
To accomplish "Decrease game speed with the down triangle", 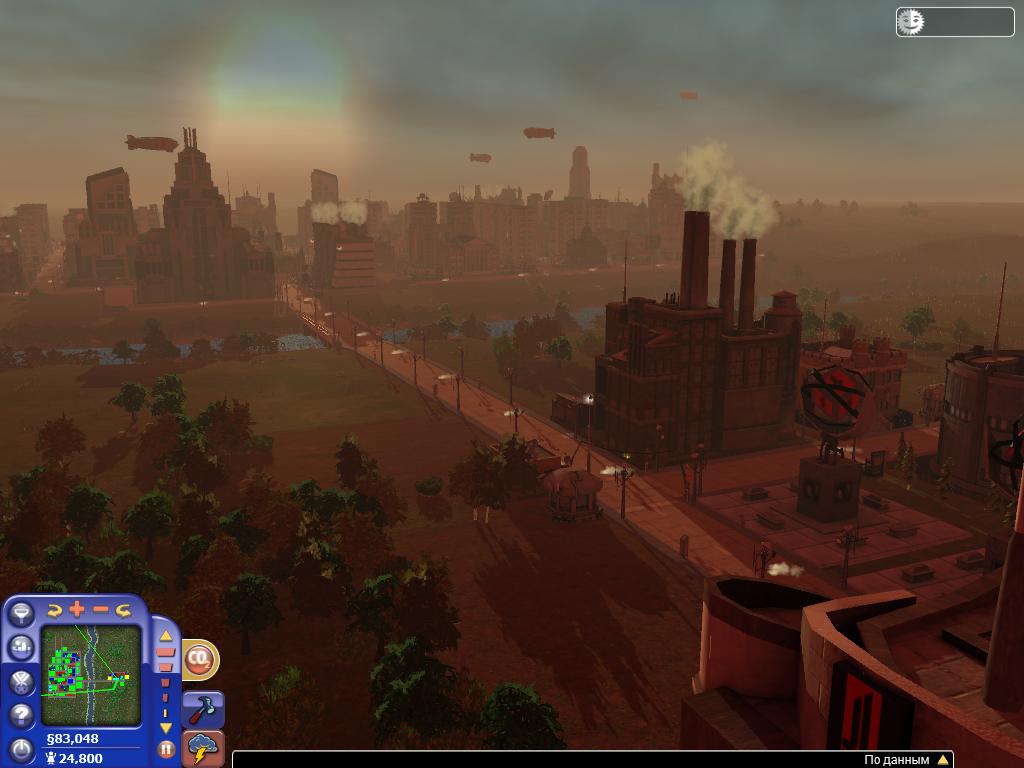I will click(166, 728).
